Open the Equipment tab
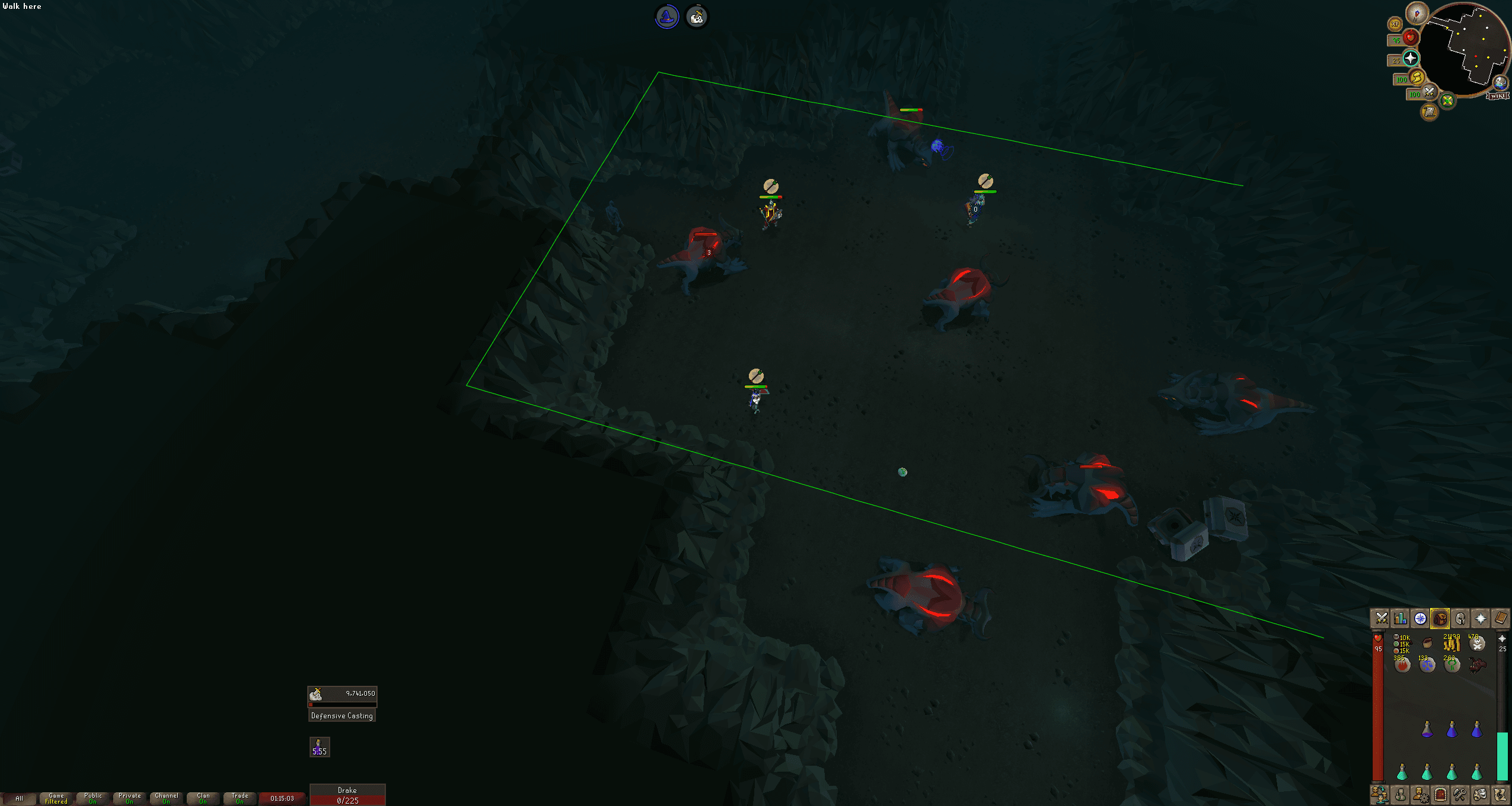The height and width of the screenshot is (806, 1512). pyautogui.click(x=1461, y=618)
